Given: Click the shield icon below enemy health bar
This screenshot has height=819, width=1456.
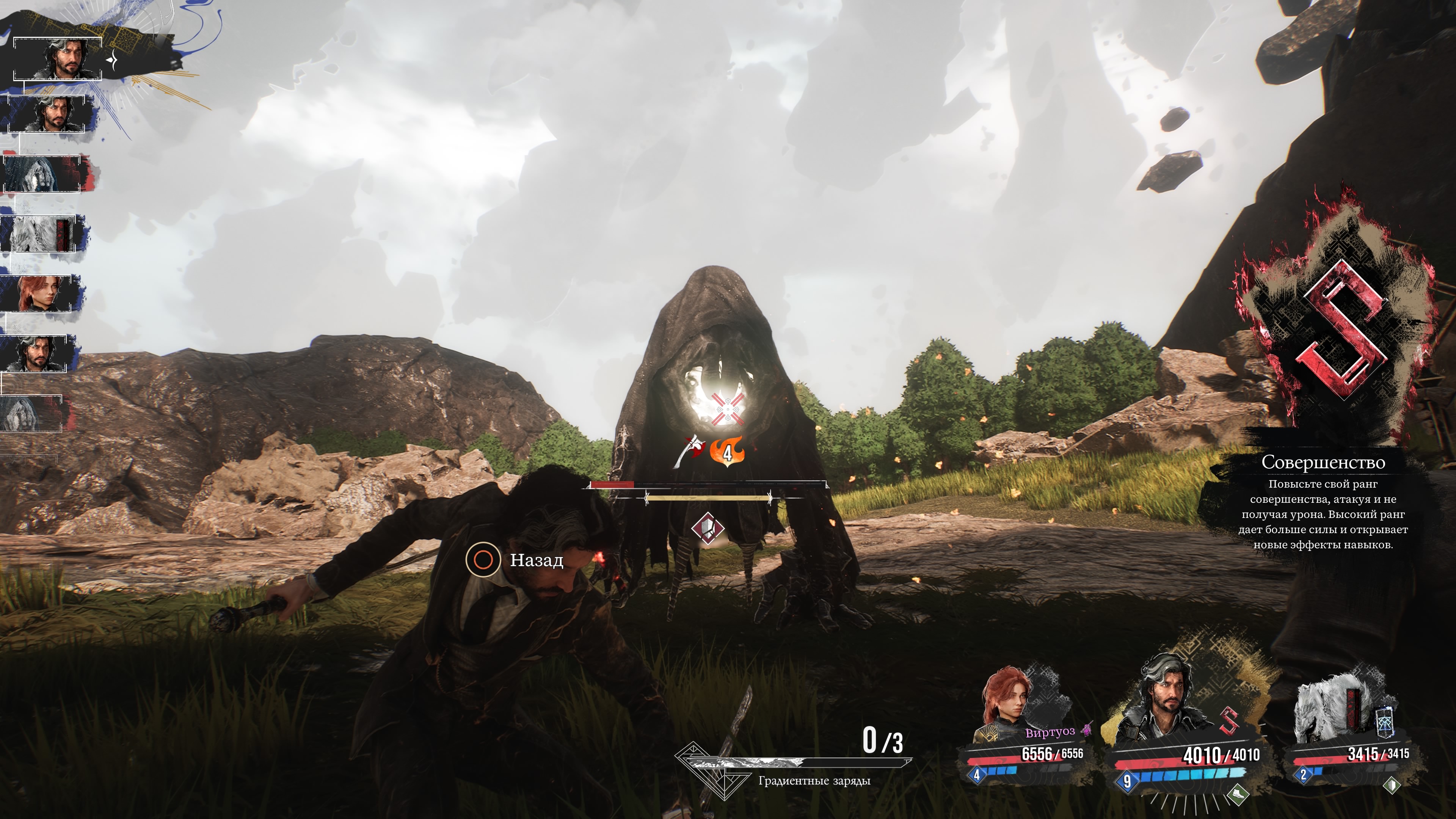Looking at the screenshot, I should point(707,529).
